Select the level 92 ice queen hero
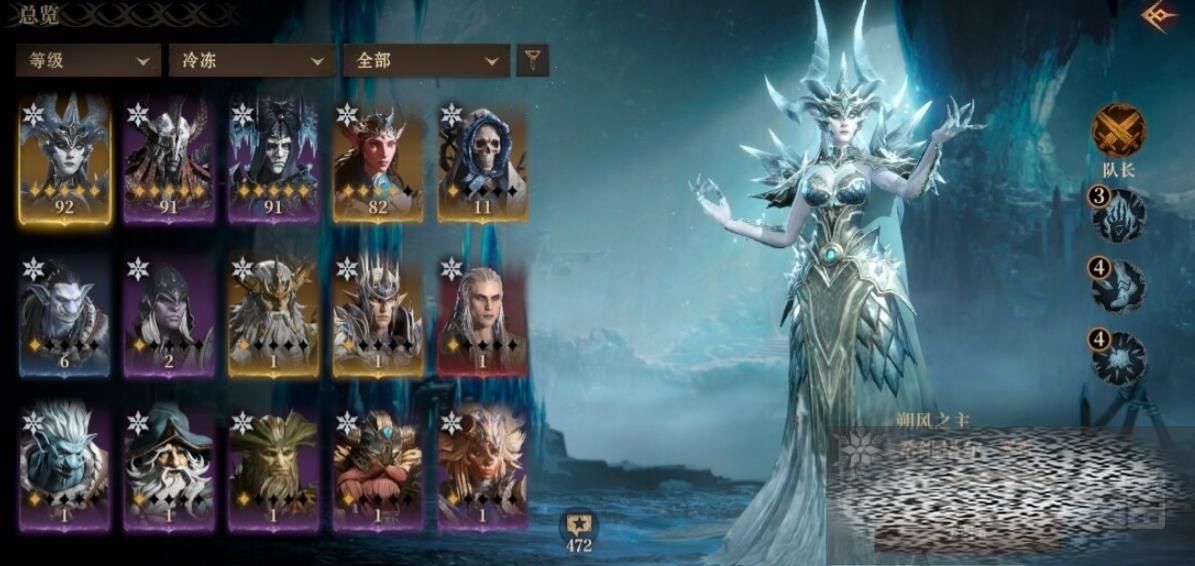Viewport: 1195px width, 566px height. click(x=65, y=160)
